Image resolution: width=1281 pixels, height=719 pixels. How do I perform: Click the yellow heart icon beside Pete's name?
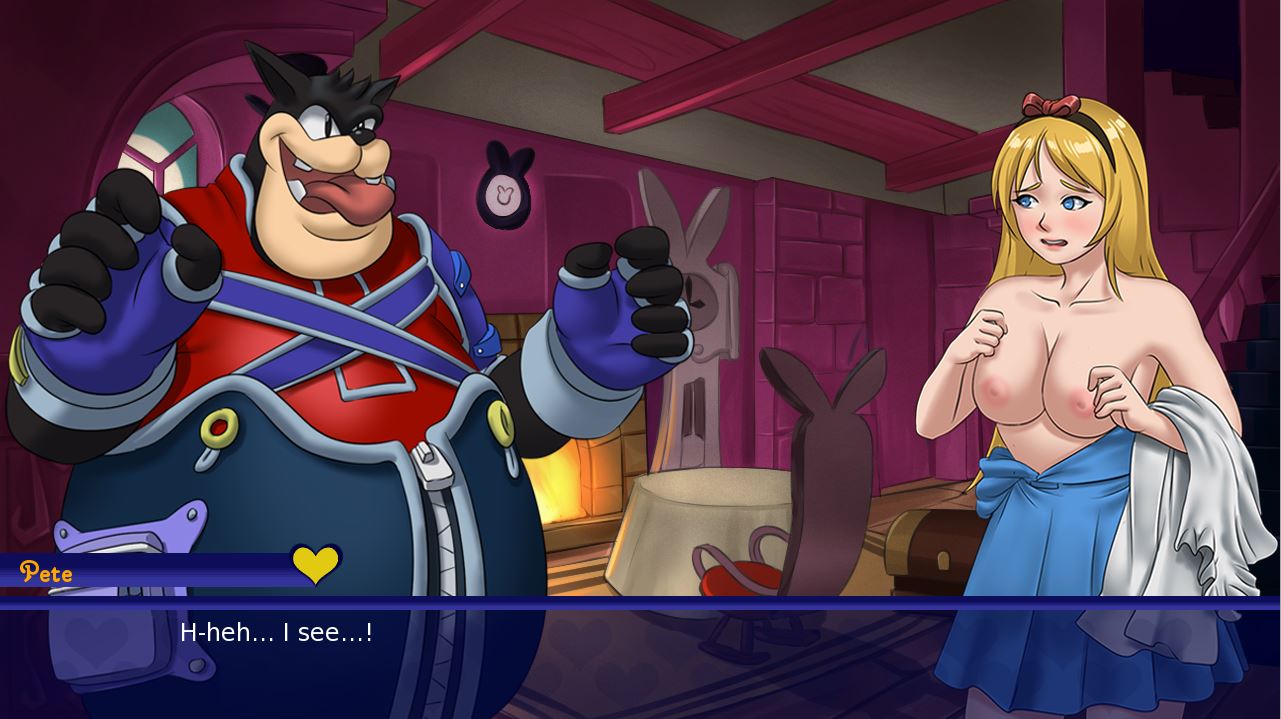click(316, 565)
